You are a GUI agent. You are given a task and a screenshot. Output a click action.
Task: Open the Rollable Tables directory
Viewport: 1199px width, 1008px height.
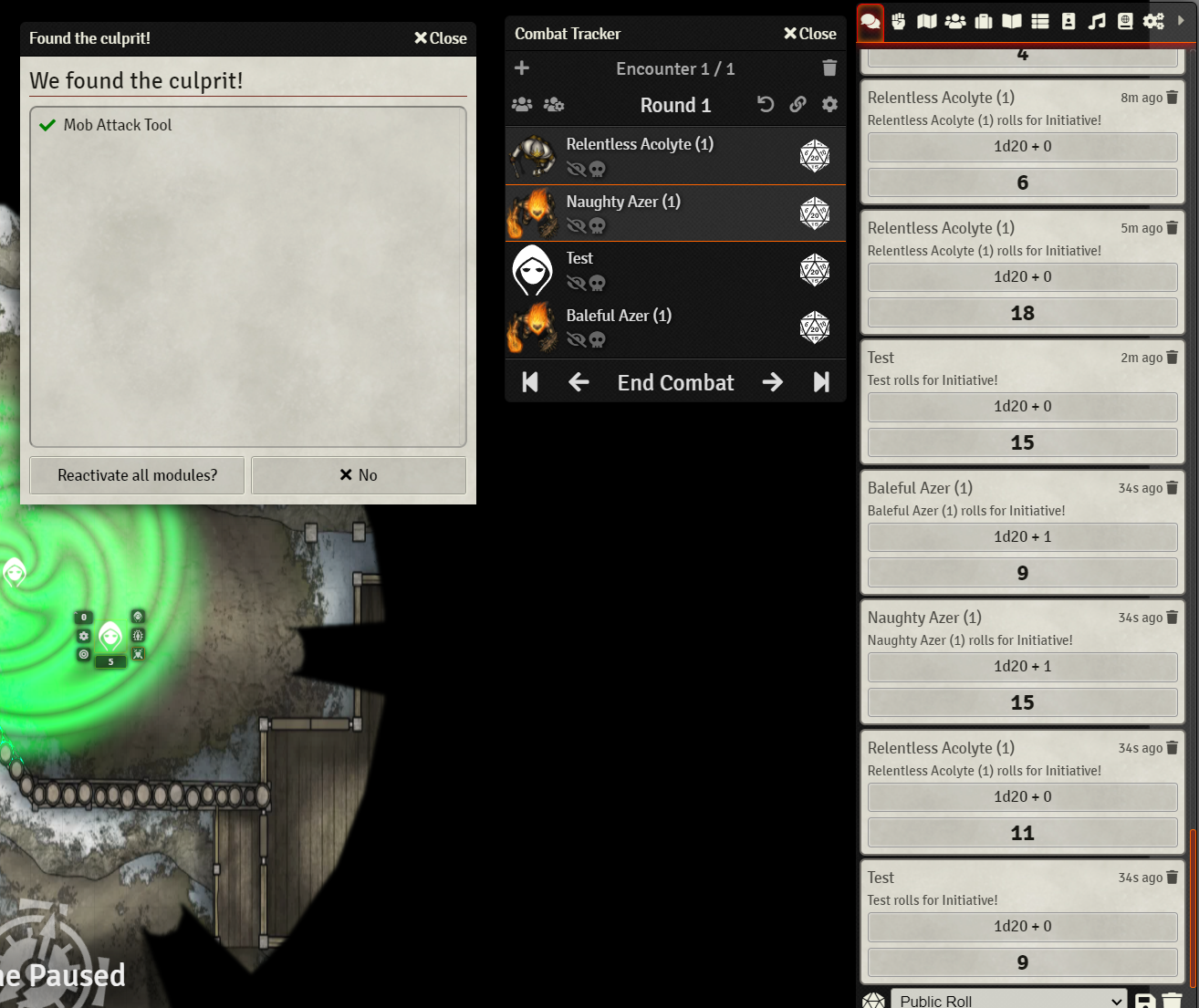click(x=1039, y=21)
